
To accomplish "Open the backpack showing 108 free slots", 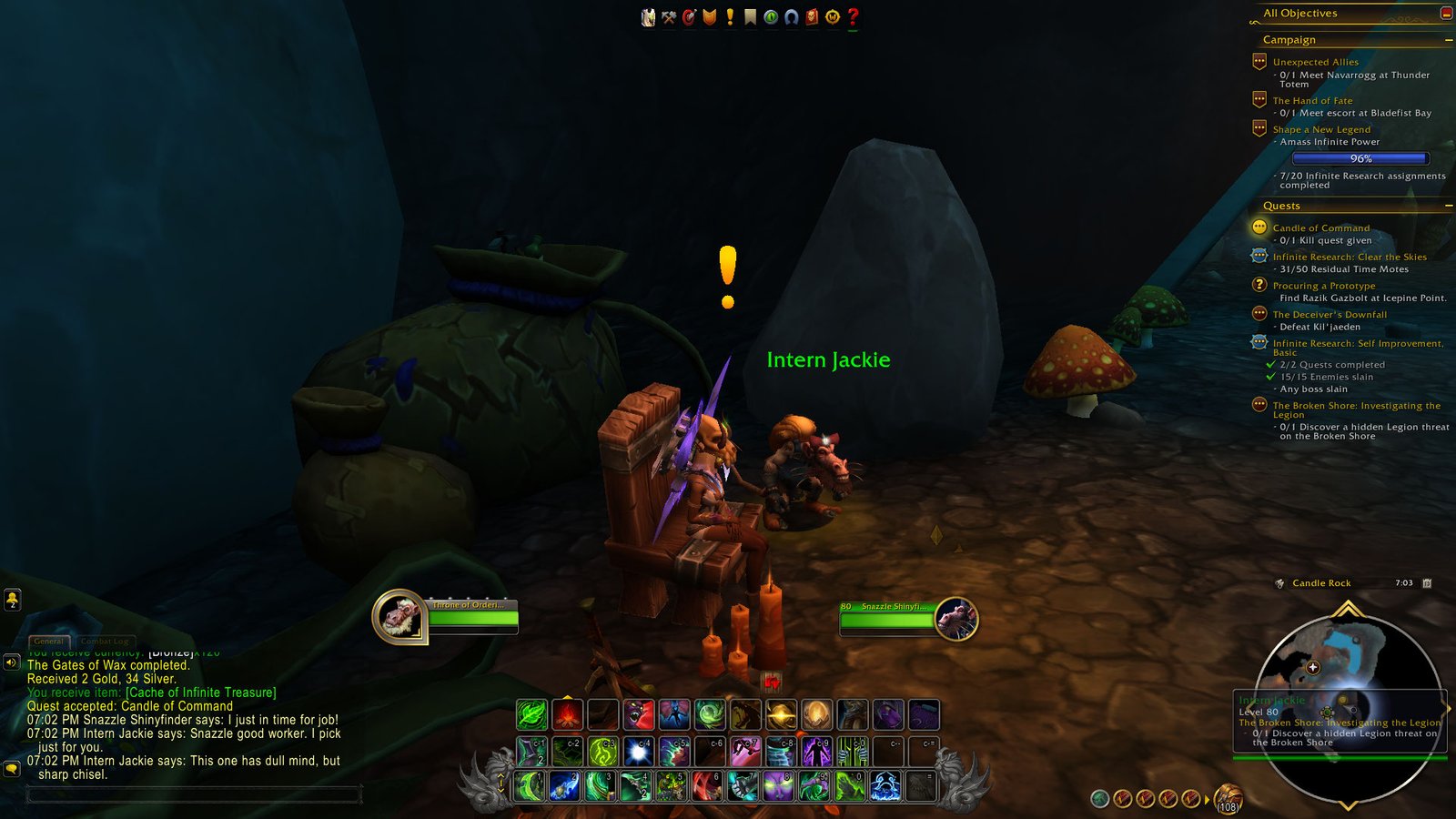I will coord(1228,798).
